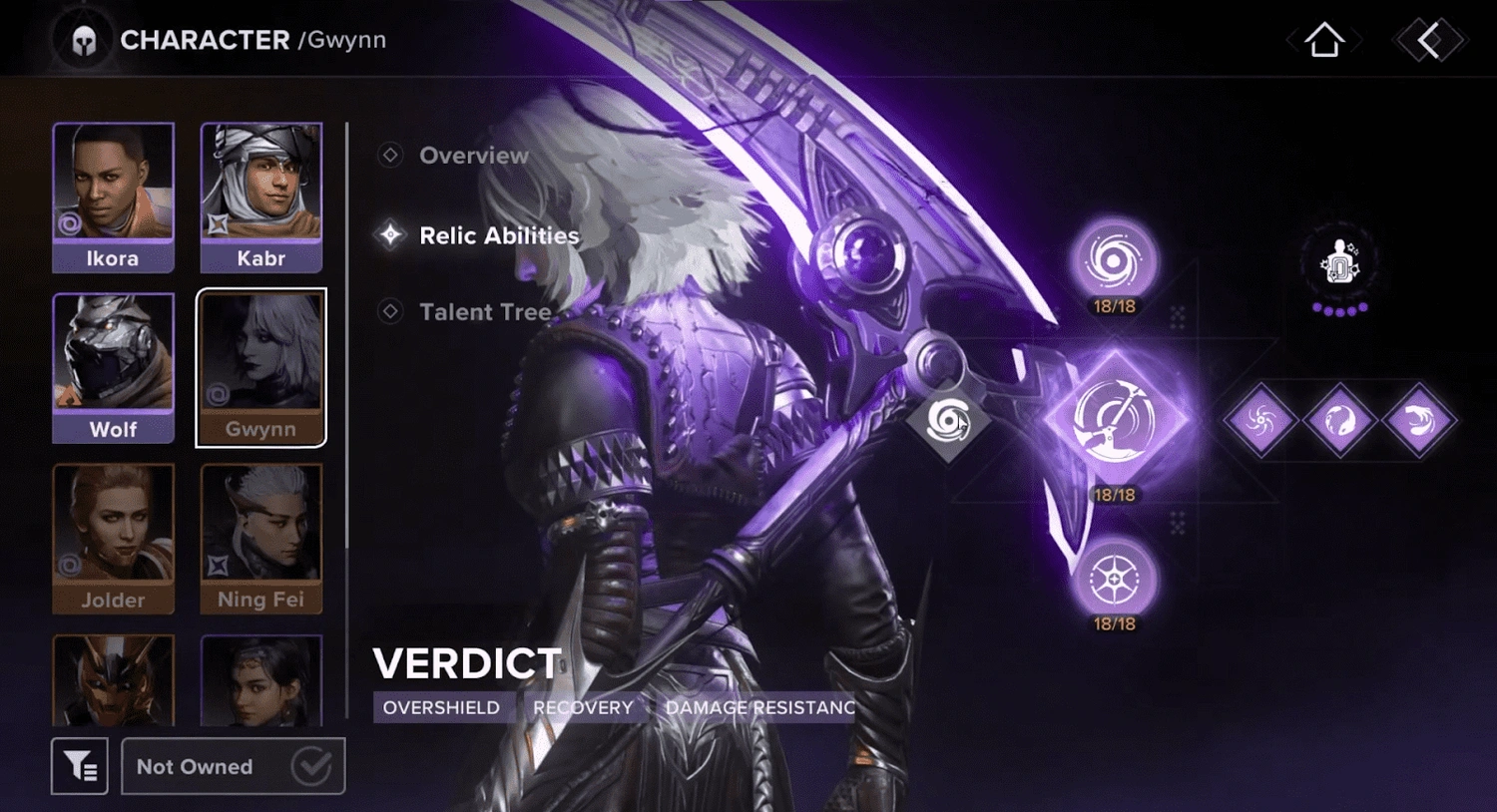
Task: Select the rightmost wind diamond ability icon
Action: tap(1420, 420)
